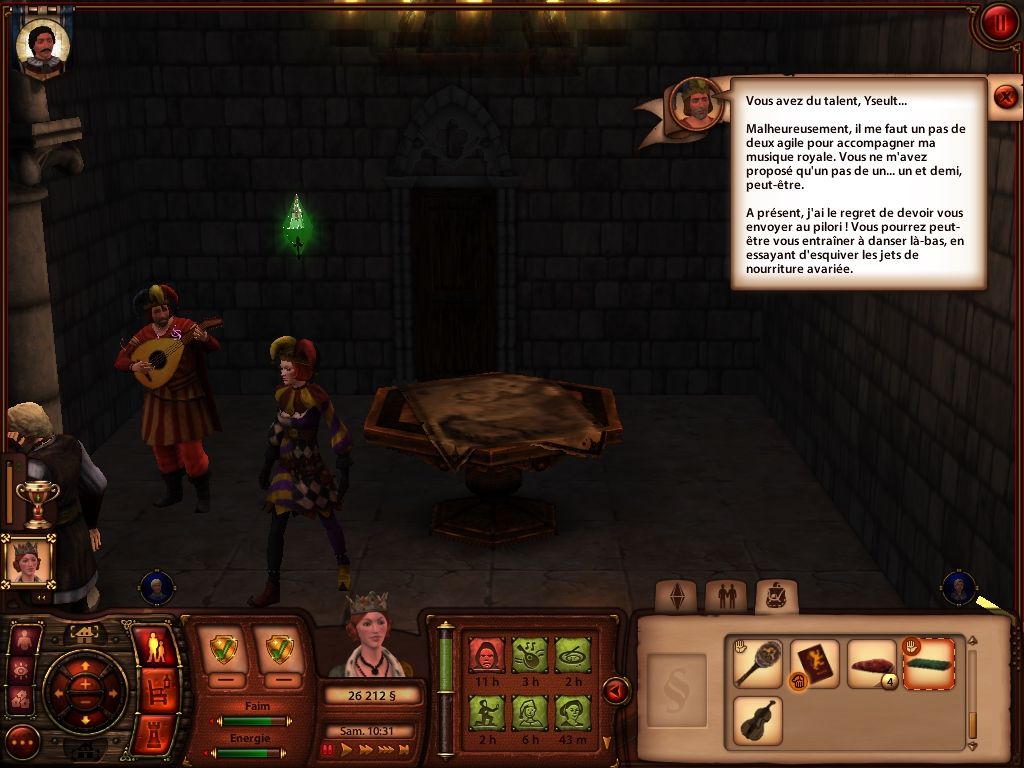Viewport: 1024px width, 768px height.
Task: Pause the game with the top-right button
Action: [999, 22]
